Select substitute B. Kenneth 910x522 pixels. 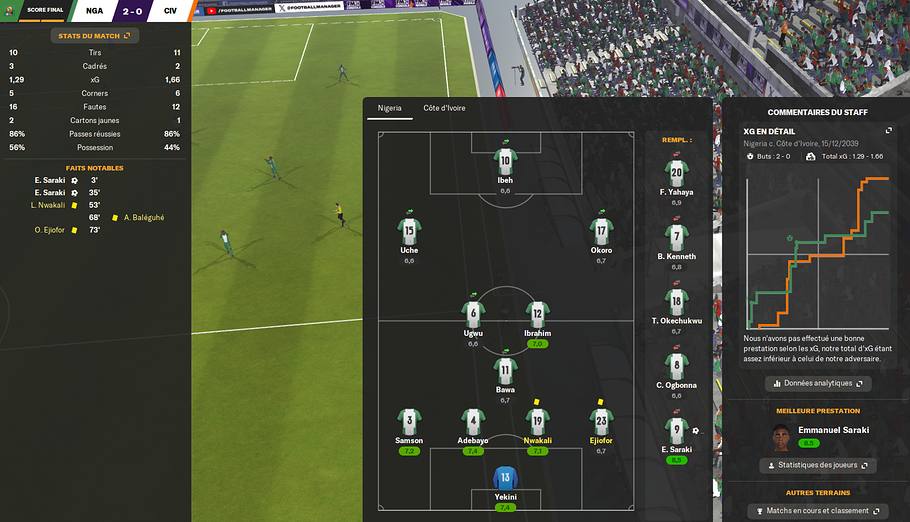(x=677, y=239)
